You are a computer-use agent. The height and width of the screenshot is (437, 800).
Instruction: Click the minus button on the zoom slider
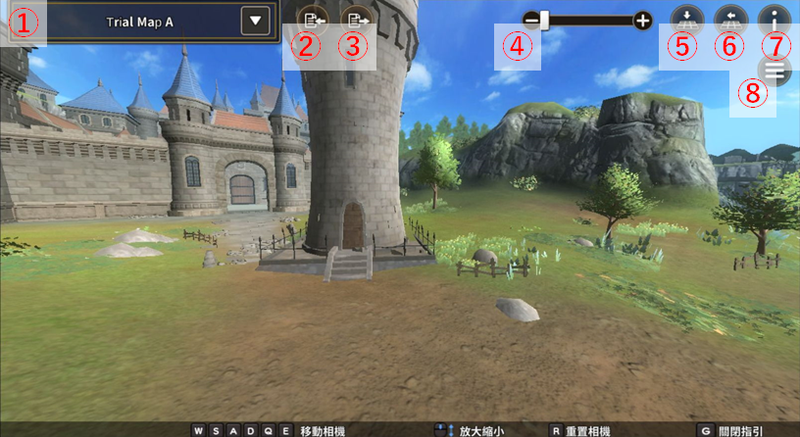pyautogui.click(x=531, y=19)
